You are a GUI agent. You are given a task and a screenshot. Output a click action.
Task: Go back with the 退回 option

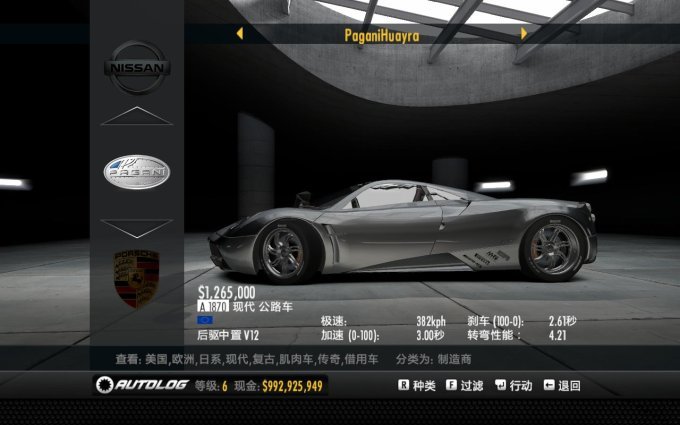(x=562, y=385)
